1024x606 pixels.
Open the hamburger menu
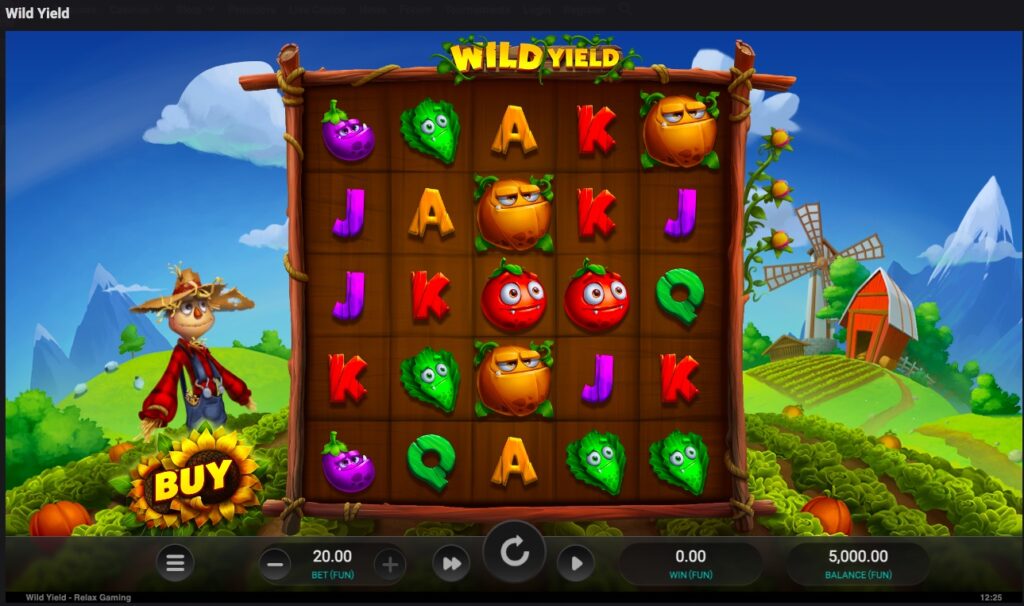(175, 563)
